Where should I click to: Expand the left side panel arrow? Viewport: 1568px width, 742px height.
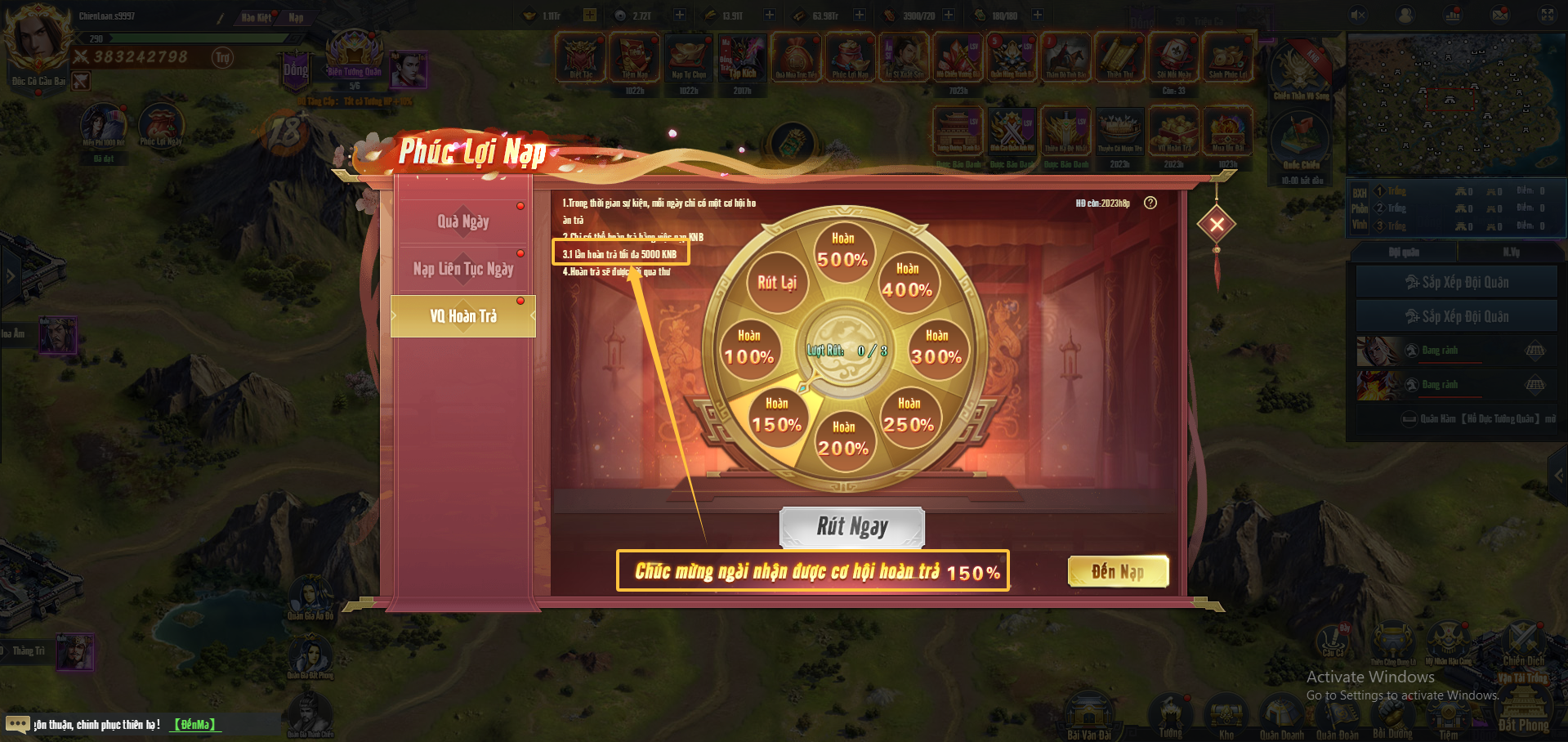click(x=10, y=276)
